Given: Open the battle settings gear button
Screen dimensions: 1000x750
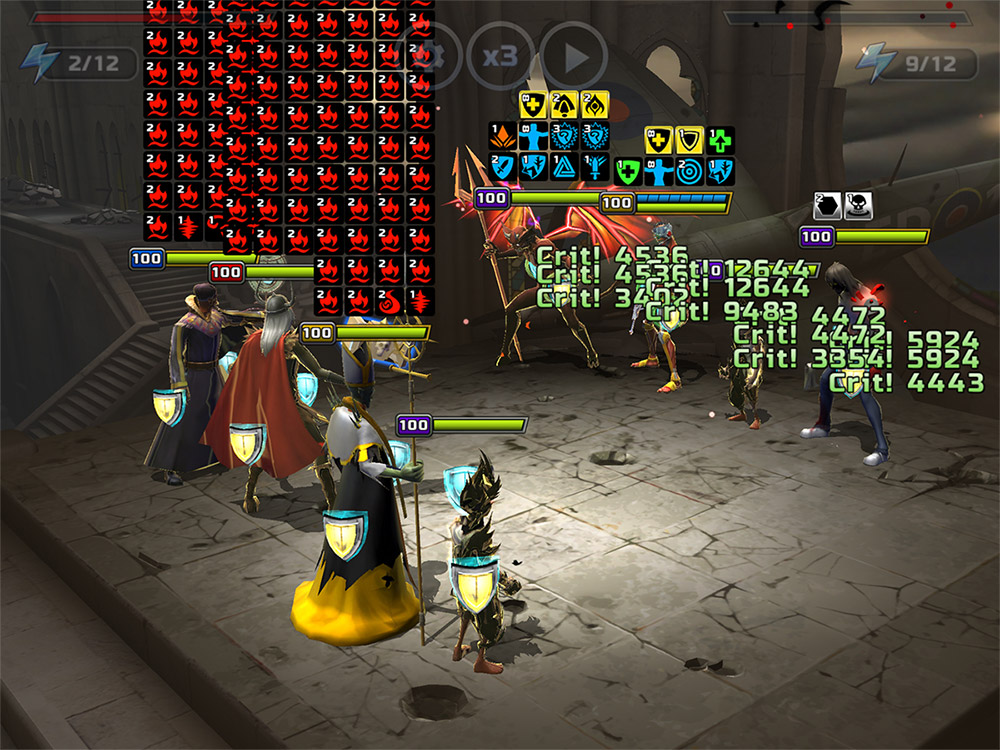Looking at the screenshot, I should pyautogui.click(x=430, y=56).
